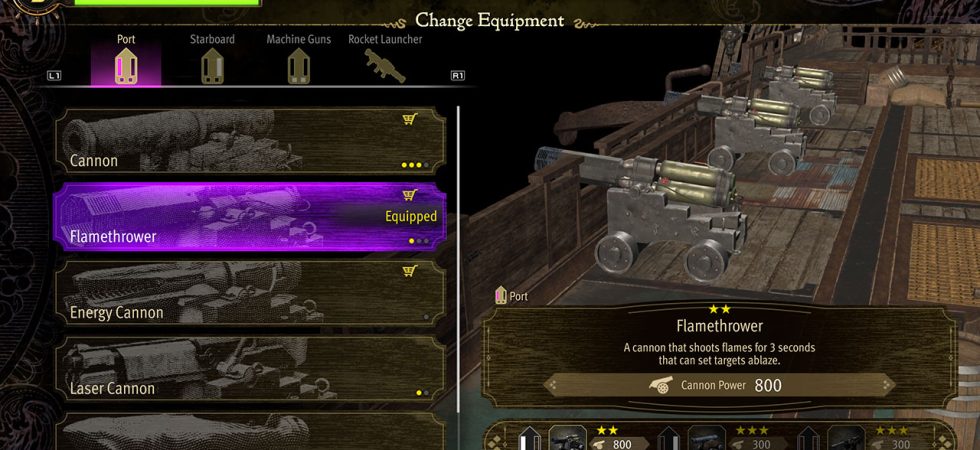Choose the Laser Cannon entry

250,369
